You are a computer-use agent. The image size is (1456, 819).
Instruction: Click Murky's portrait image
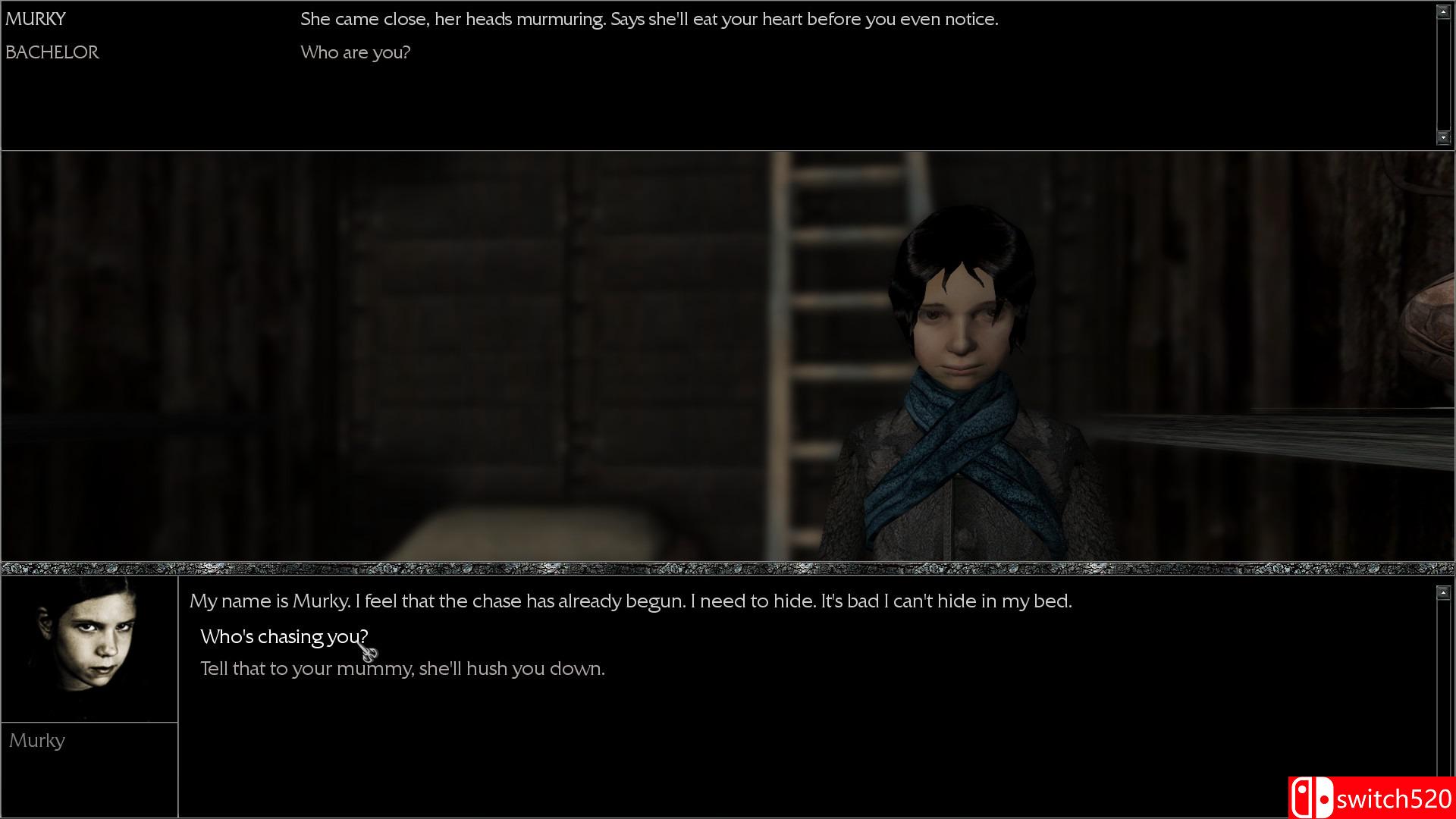tap(89, 648)
